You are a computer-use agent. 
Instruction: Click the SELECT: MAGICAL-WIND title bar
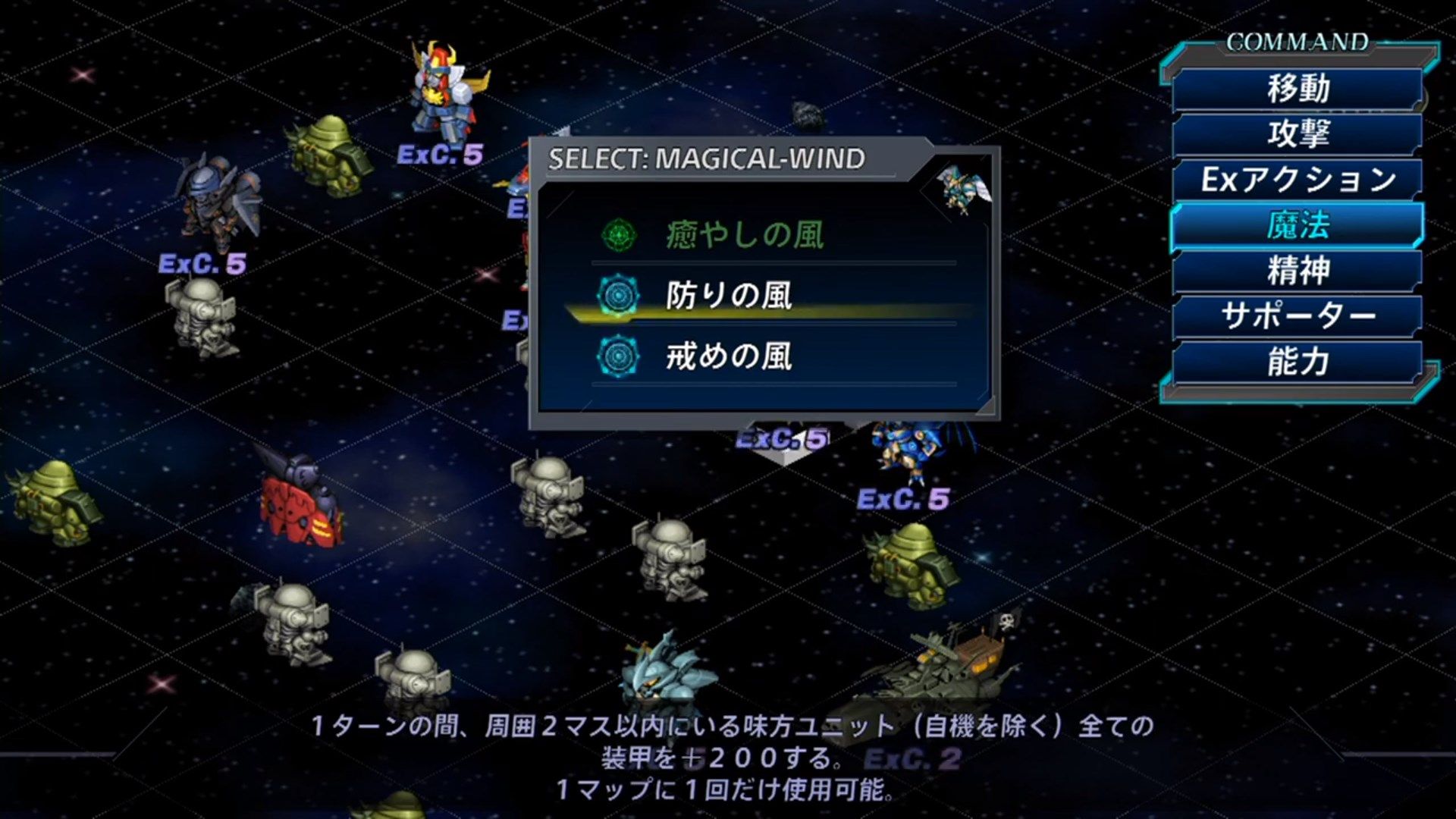tap(708, 157)
